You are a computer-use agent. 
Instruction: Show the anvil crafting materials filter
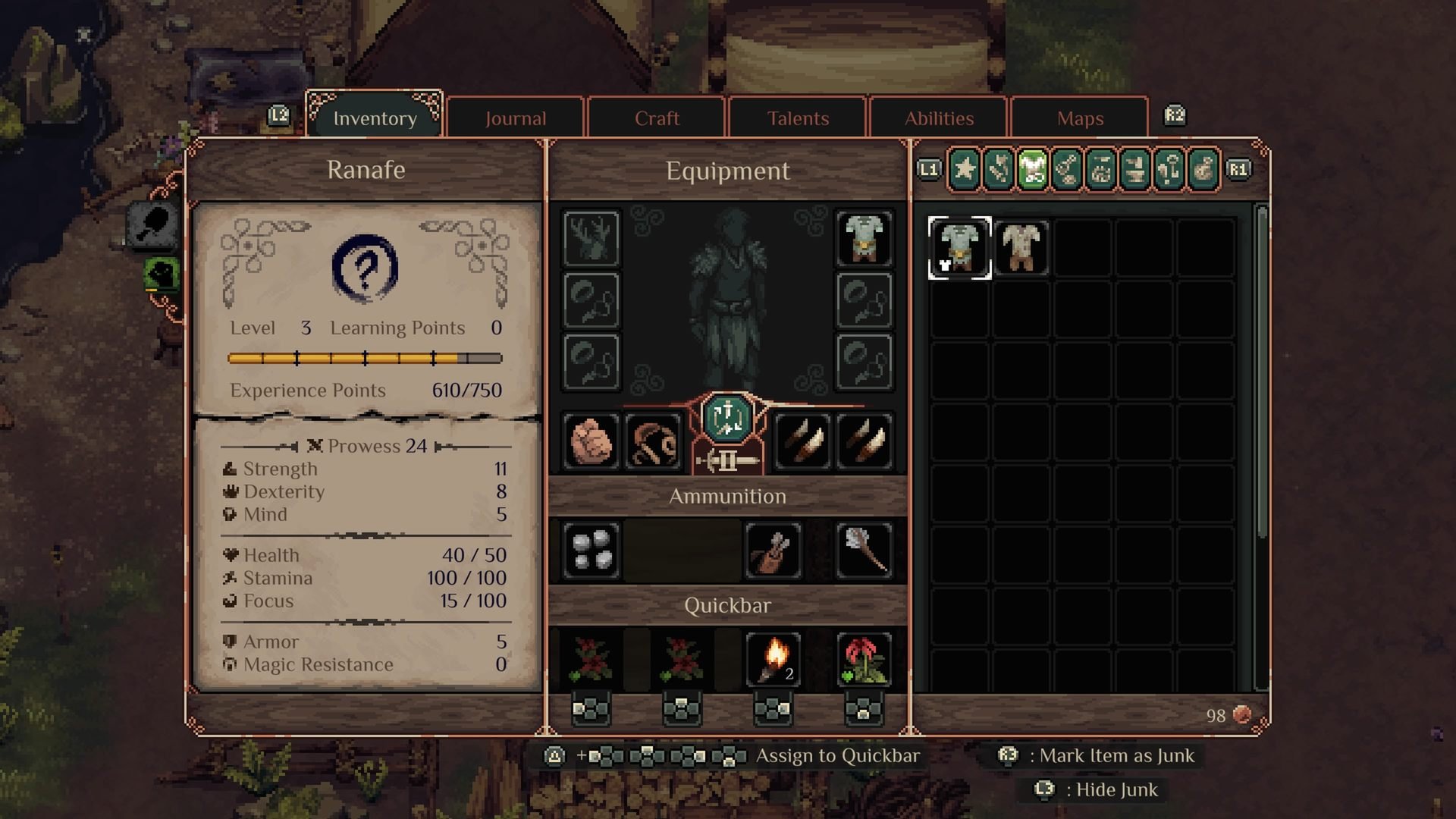[1135, 168]
